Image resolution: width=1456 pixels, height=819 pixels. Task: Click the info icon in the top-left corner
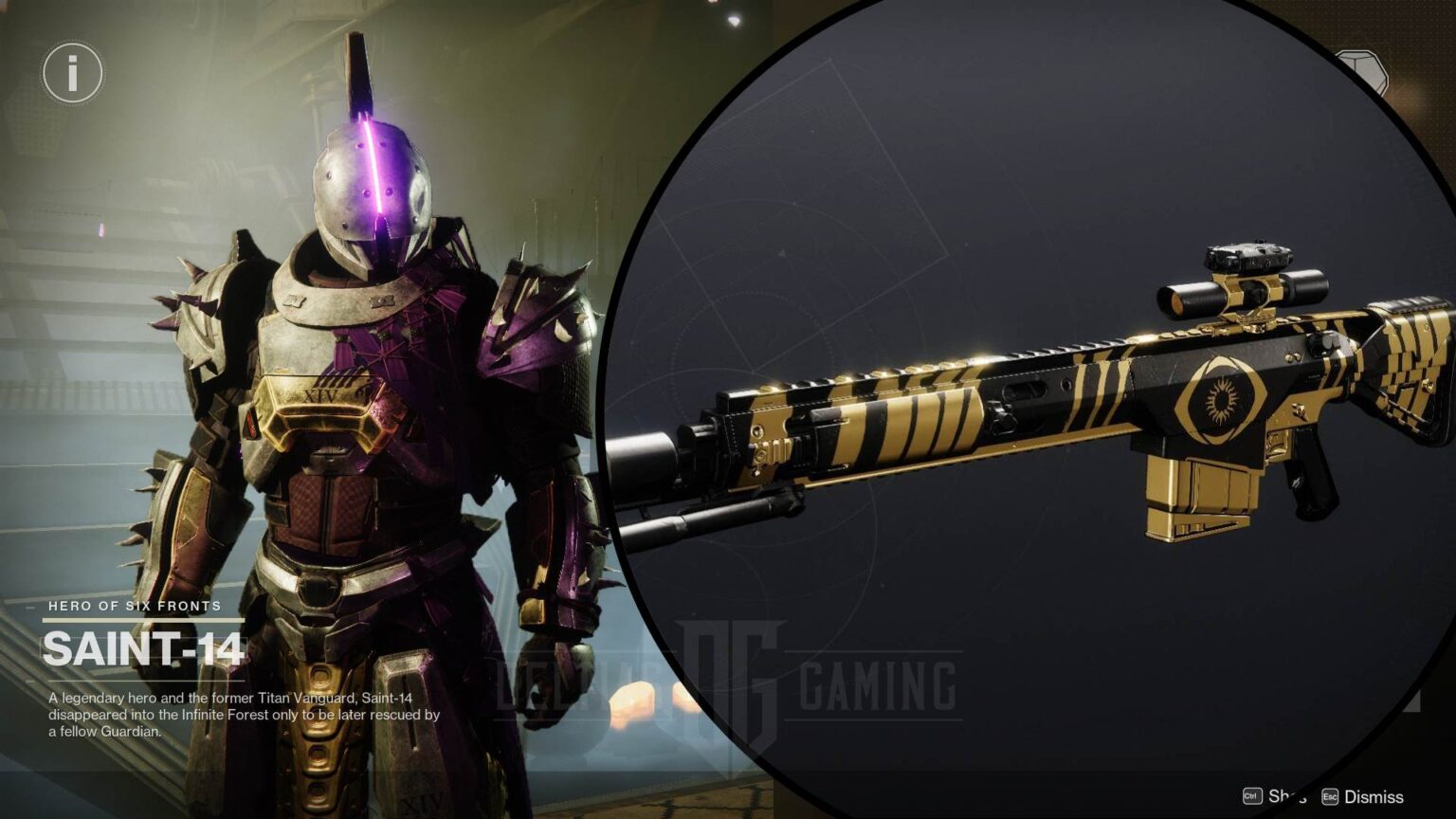coord(71,72)
